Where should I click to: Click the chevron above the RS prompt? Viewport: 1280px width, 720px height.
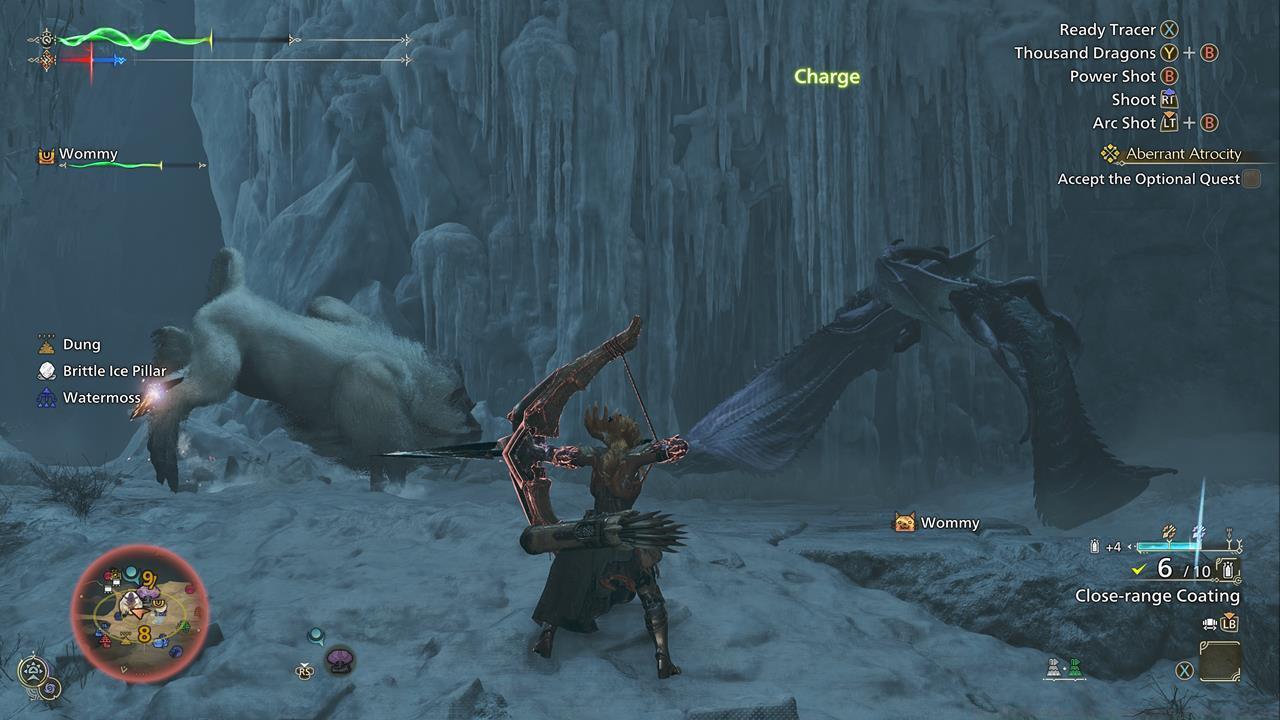(x=304, y=665)
